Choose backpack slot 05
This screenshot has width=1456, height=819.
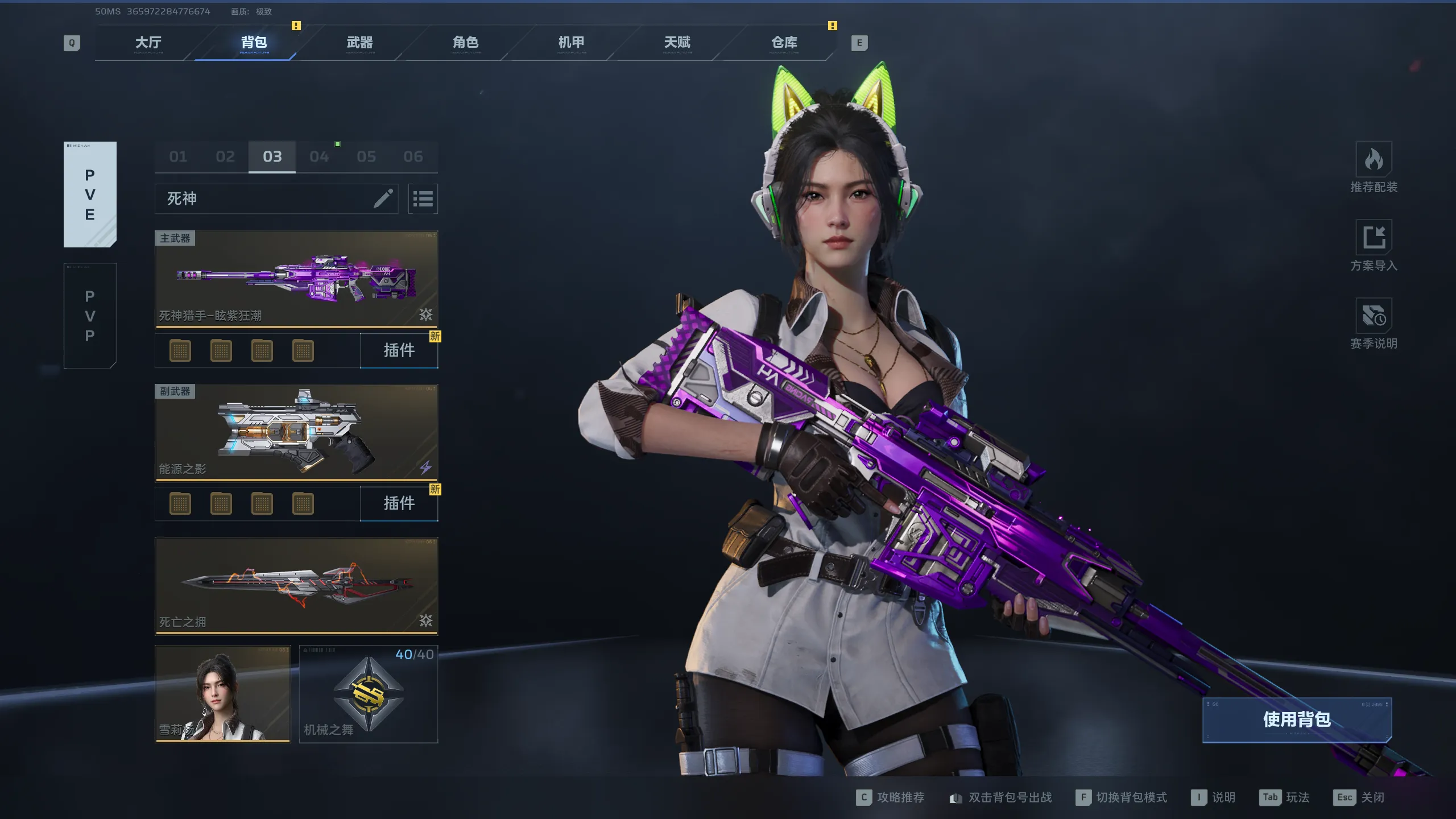click(366, 156)
